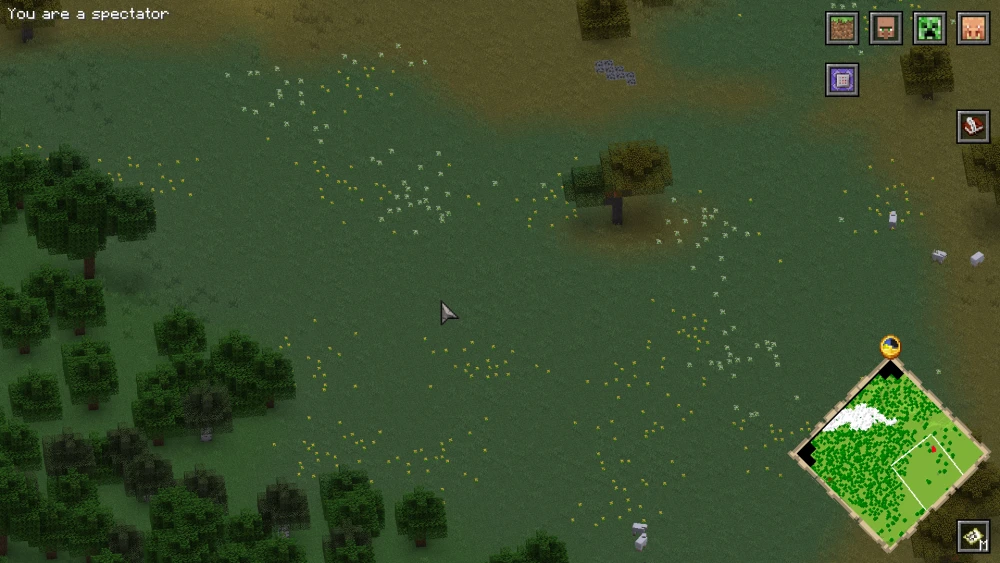Click the day-night clock above the minimap

coord(891,347)
